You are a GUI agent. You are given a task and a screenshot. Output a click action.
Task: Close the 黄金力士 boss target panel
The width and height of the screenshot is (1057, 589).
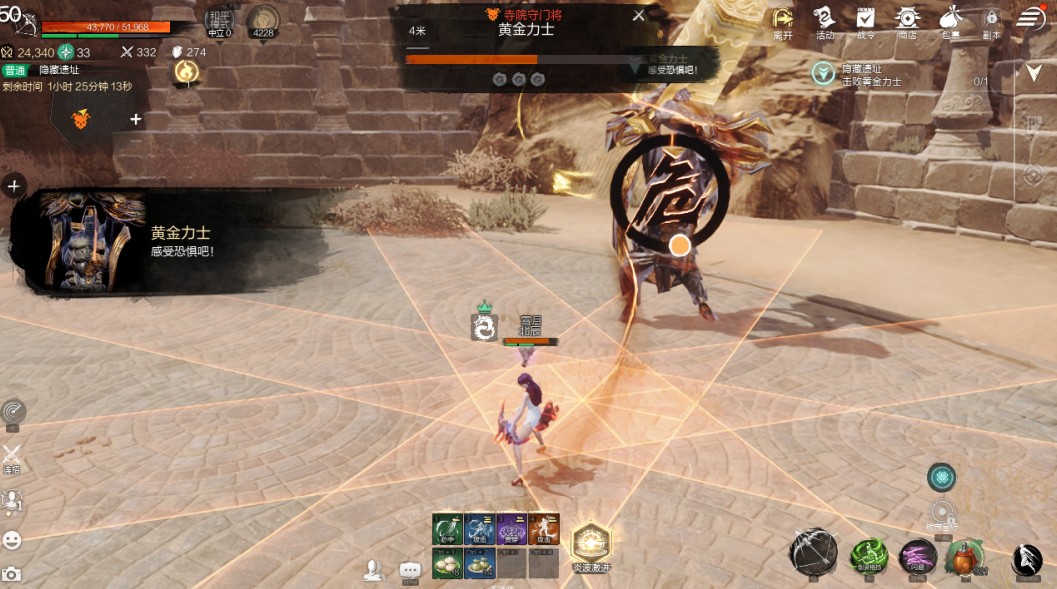[639, 15]
